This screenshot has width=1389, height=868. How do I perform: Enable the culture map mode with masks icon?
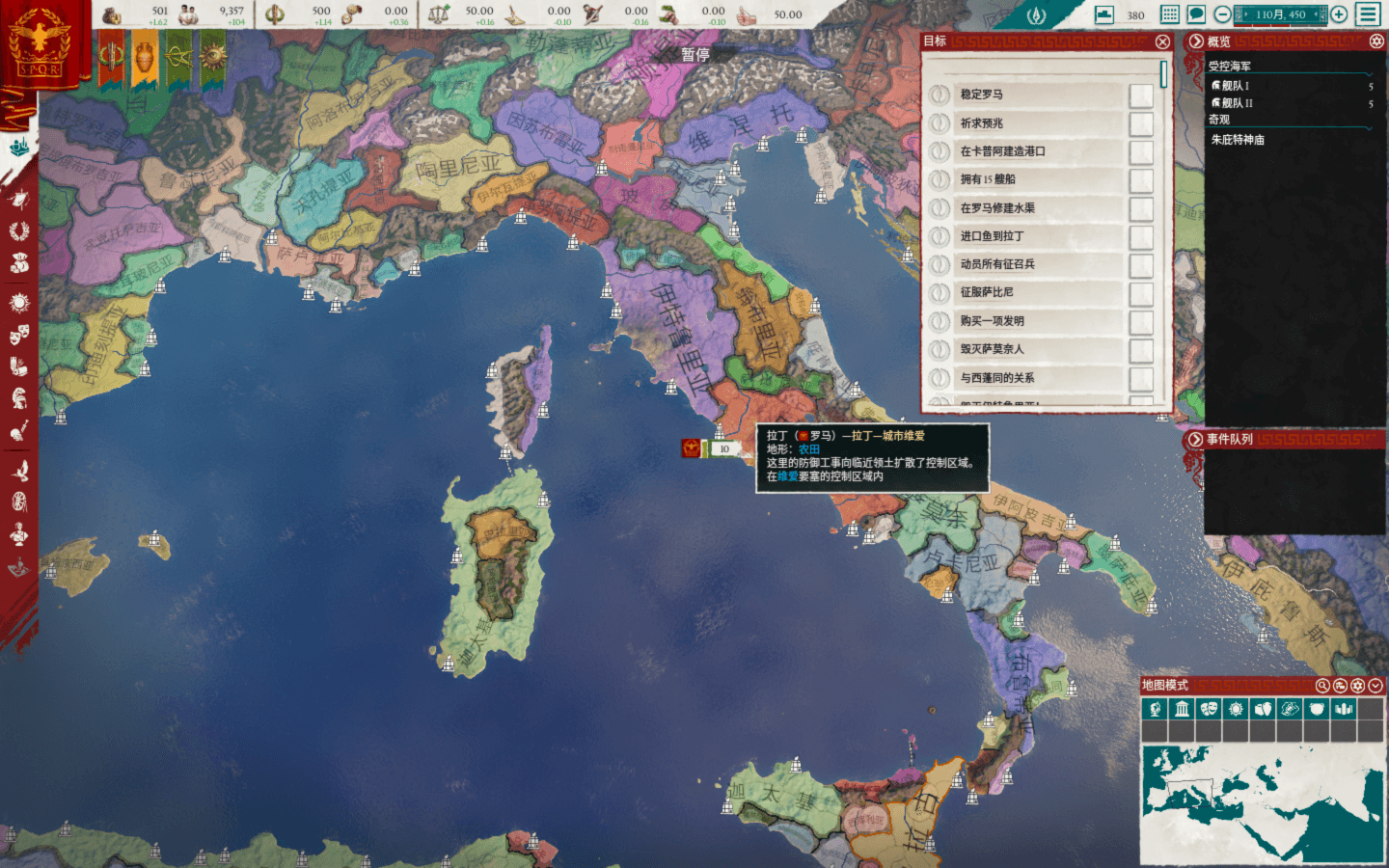pyautogui.click(x=1208, y=709)
